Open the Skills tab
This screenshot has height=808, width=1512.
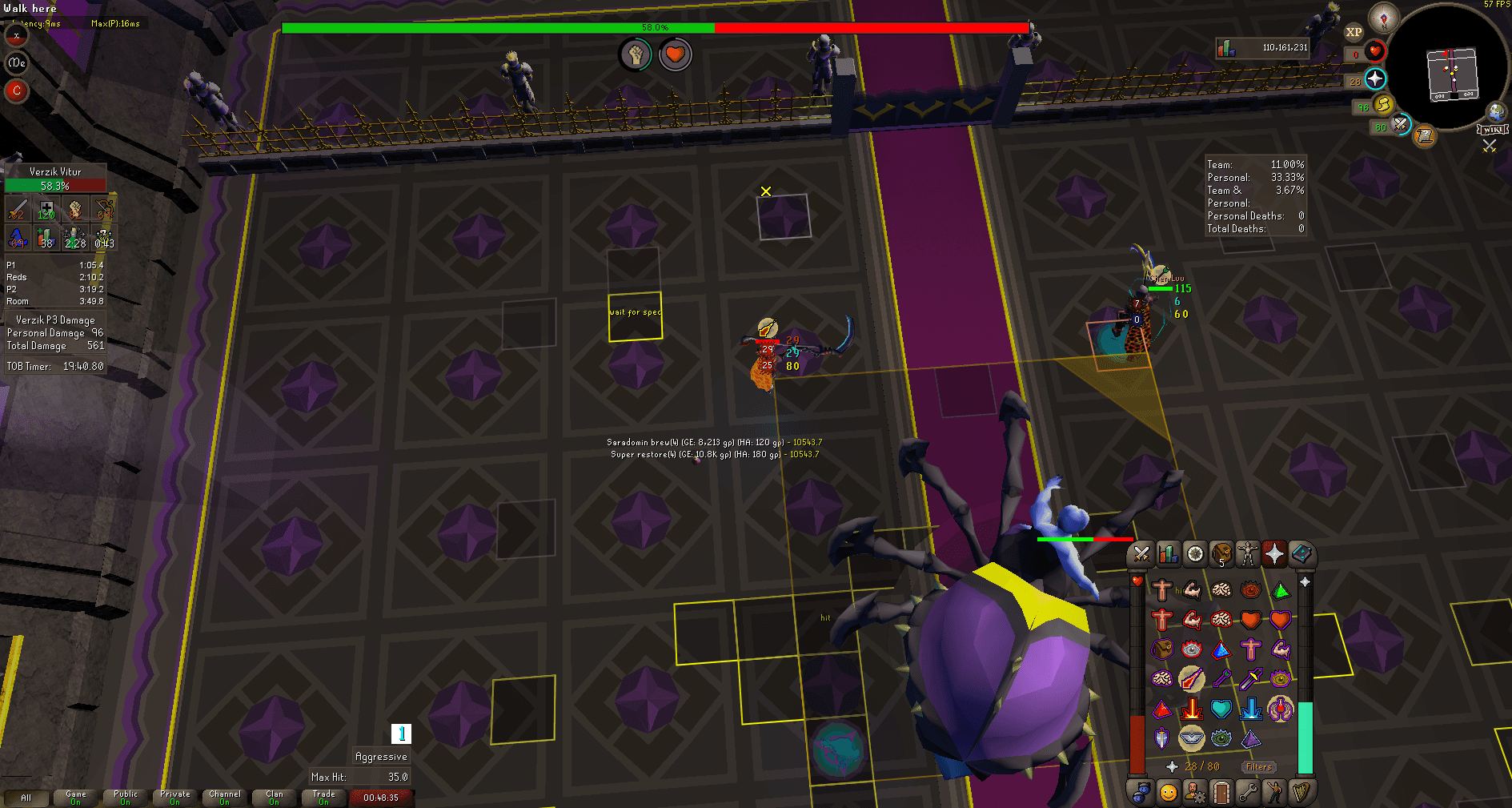pos(1167,553)
